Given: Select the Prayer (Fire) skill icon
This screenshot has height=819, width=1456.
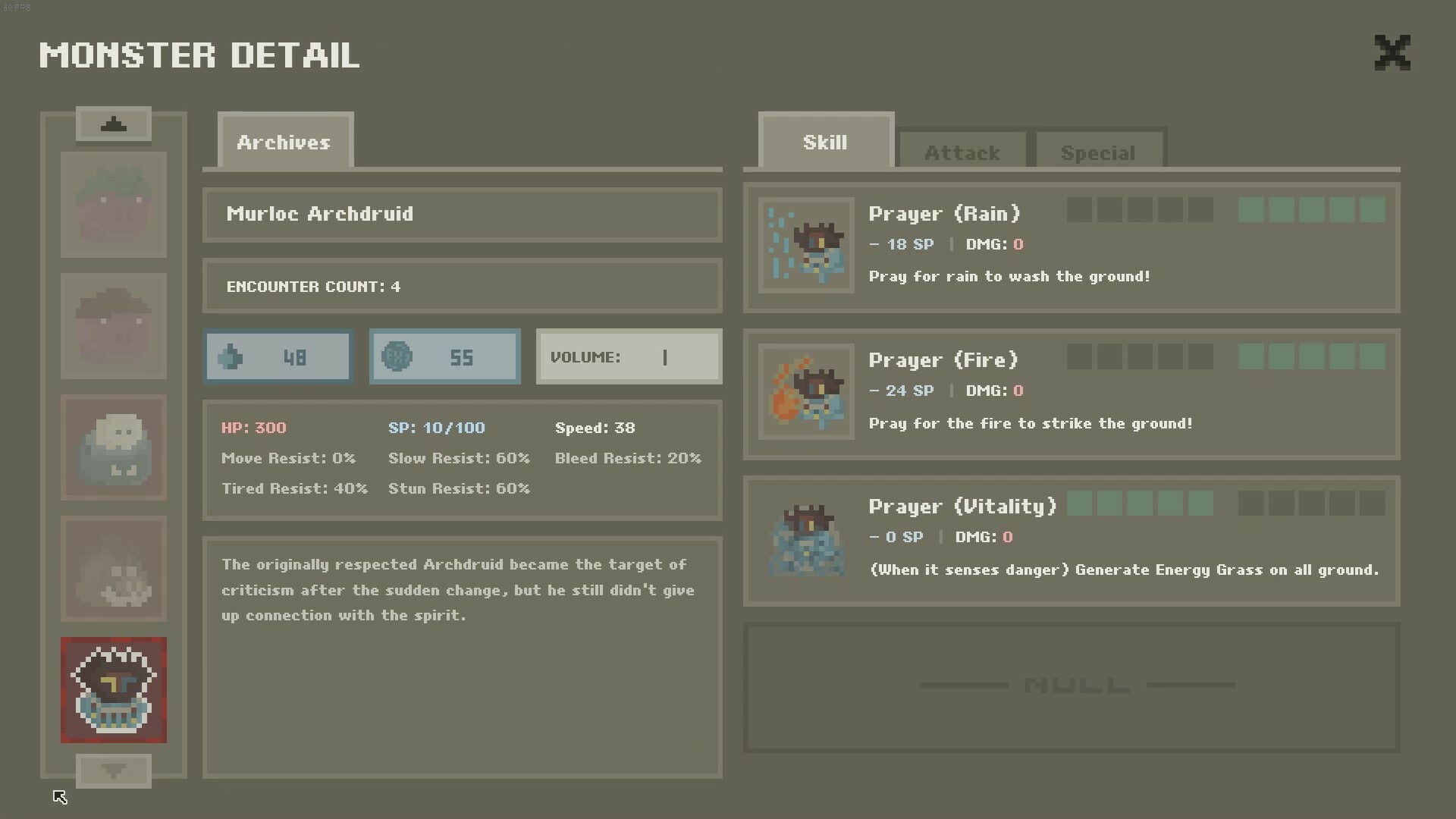Looking at the screenshot, I should [x=806, y=392].
